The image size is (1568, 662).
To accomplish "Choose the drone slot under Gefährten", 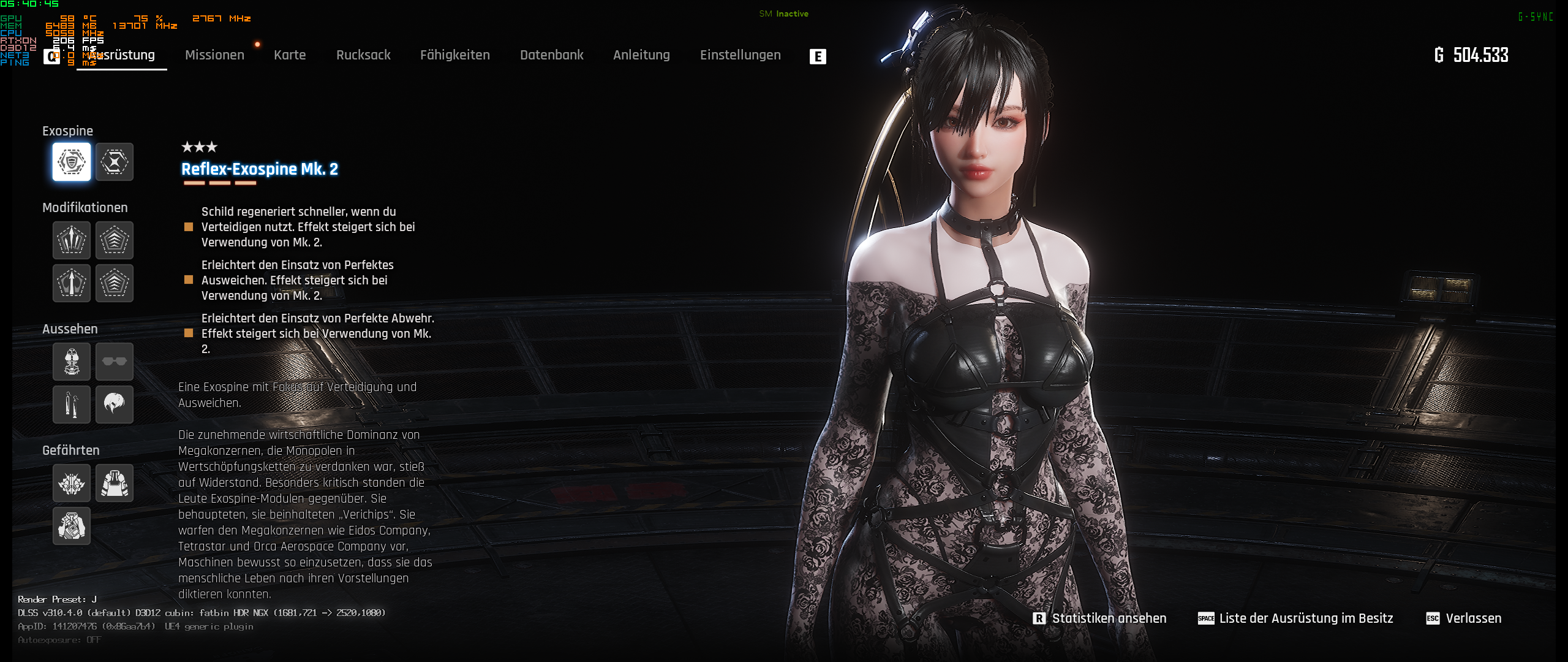I will pos(72,483).
